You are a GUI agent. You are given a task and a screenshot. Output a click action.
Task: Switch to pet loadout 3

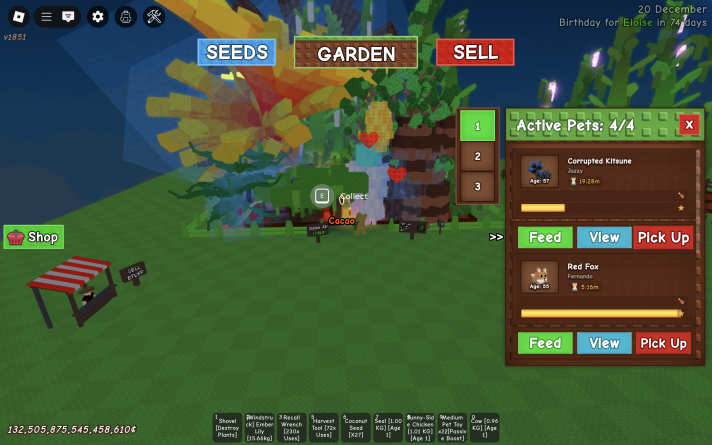[x=478, y=186]
